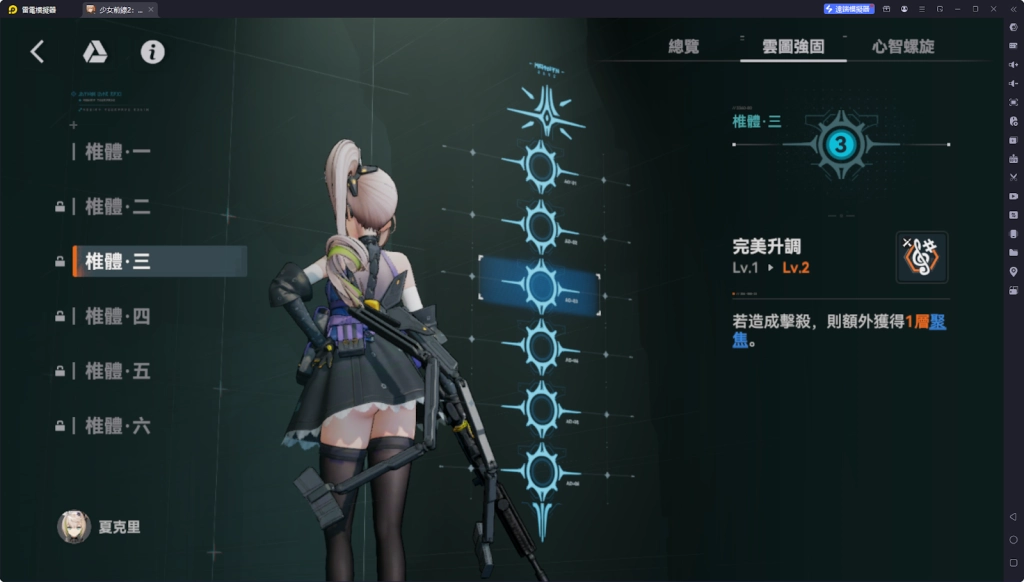This screenshot has width=1024, height=582.
Task: Select the locked 椎體·五 entry
Action: click(x=118, y=371)
